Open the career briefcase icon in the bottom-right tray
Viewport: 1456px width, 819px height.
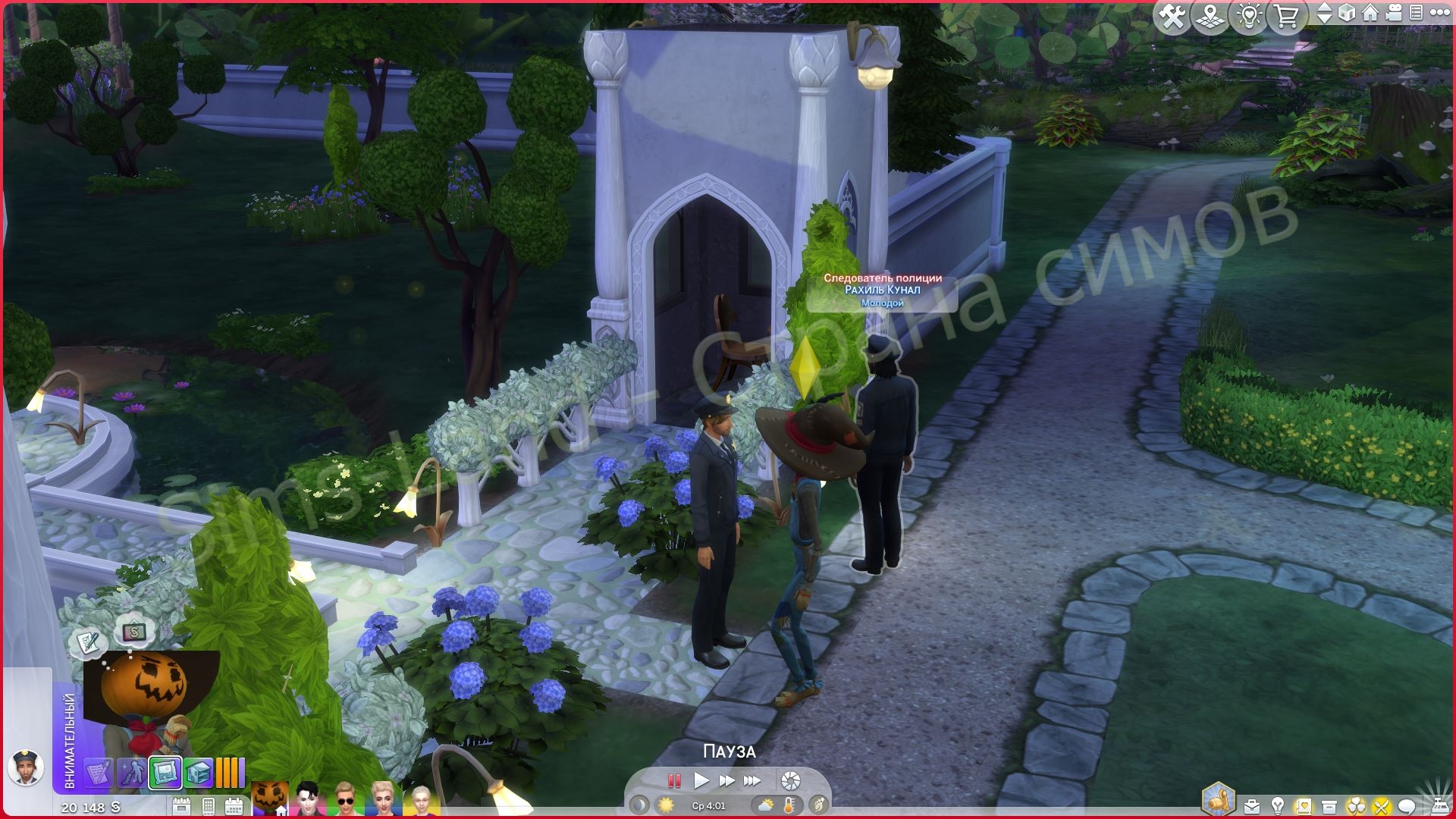pos(1251,805)
